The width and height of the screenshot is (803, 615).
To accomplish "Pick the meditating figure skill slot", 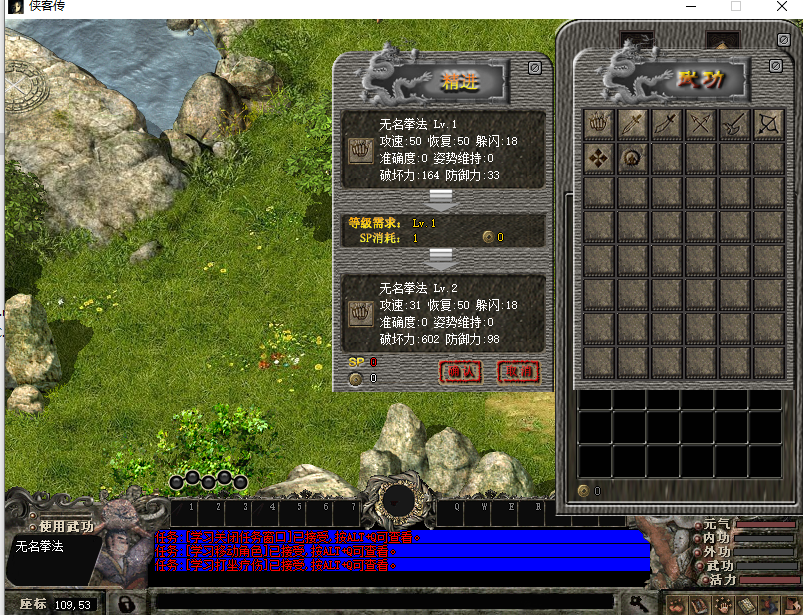I will coord(633,157).
